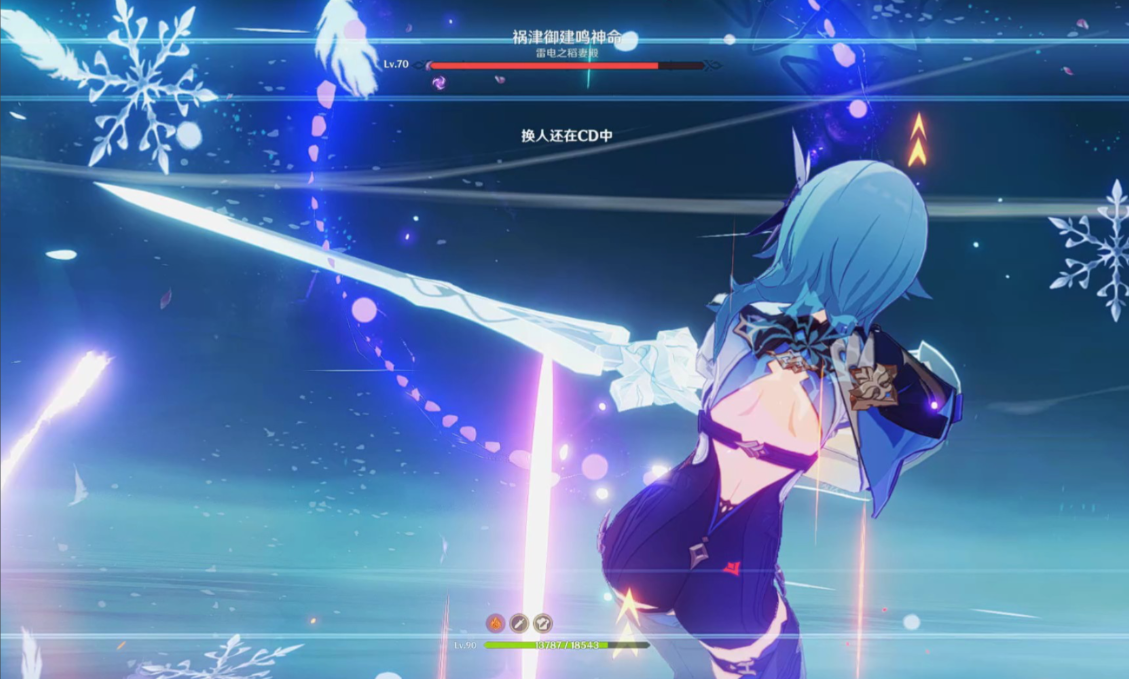The width and height of the screenshot is (1129, 679).
Task: Select the sword attack buff icon
Action: 519,623
